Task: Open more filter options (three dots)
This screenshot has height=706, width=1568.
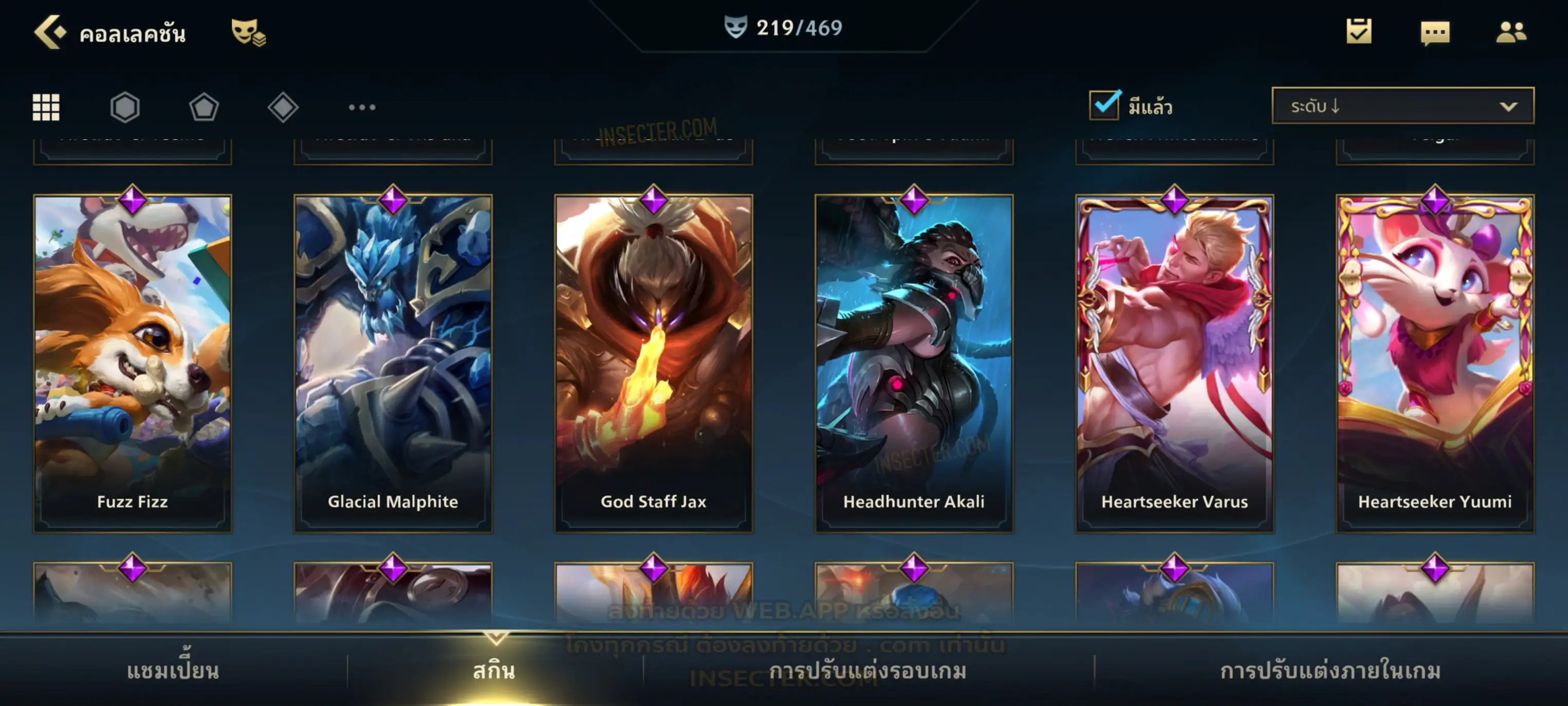Action: click(x=362, y=107)
